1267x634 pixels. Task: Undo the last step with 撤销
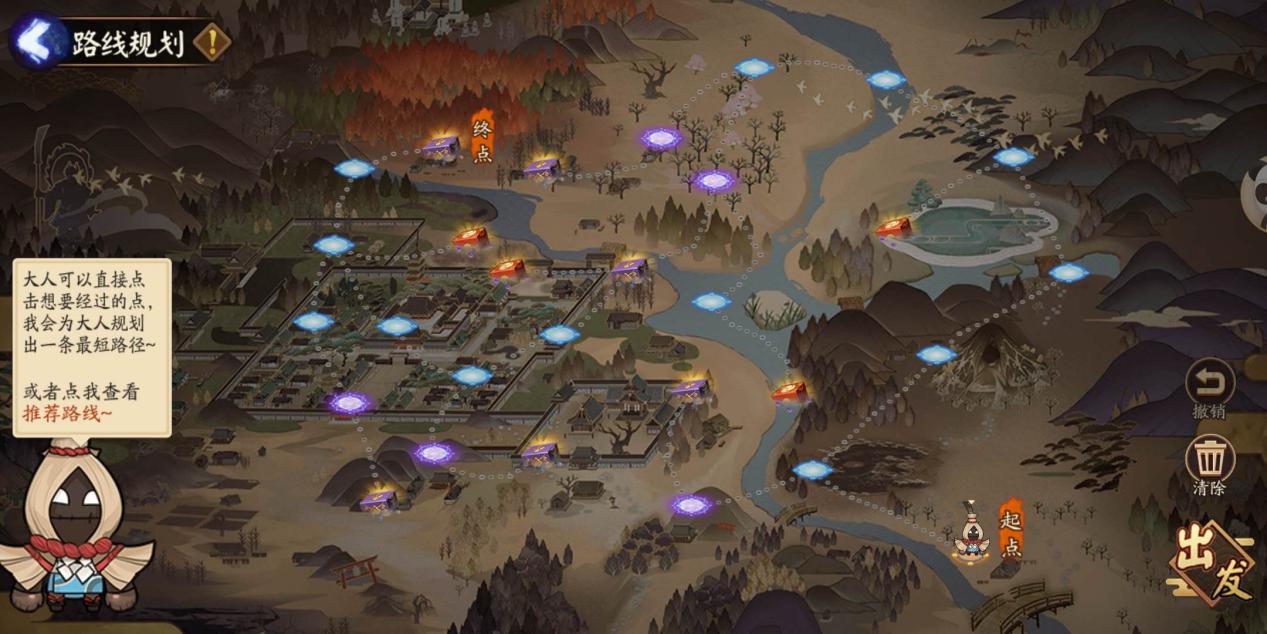click(x=1210, y=384)
